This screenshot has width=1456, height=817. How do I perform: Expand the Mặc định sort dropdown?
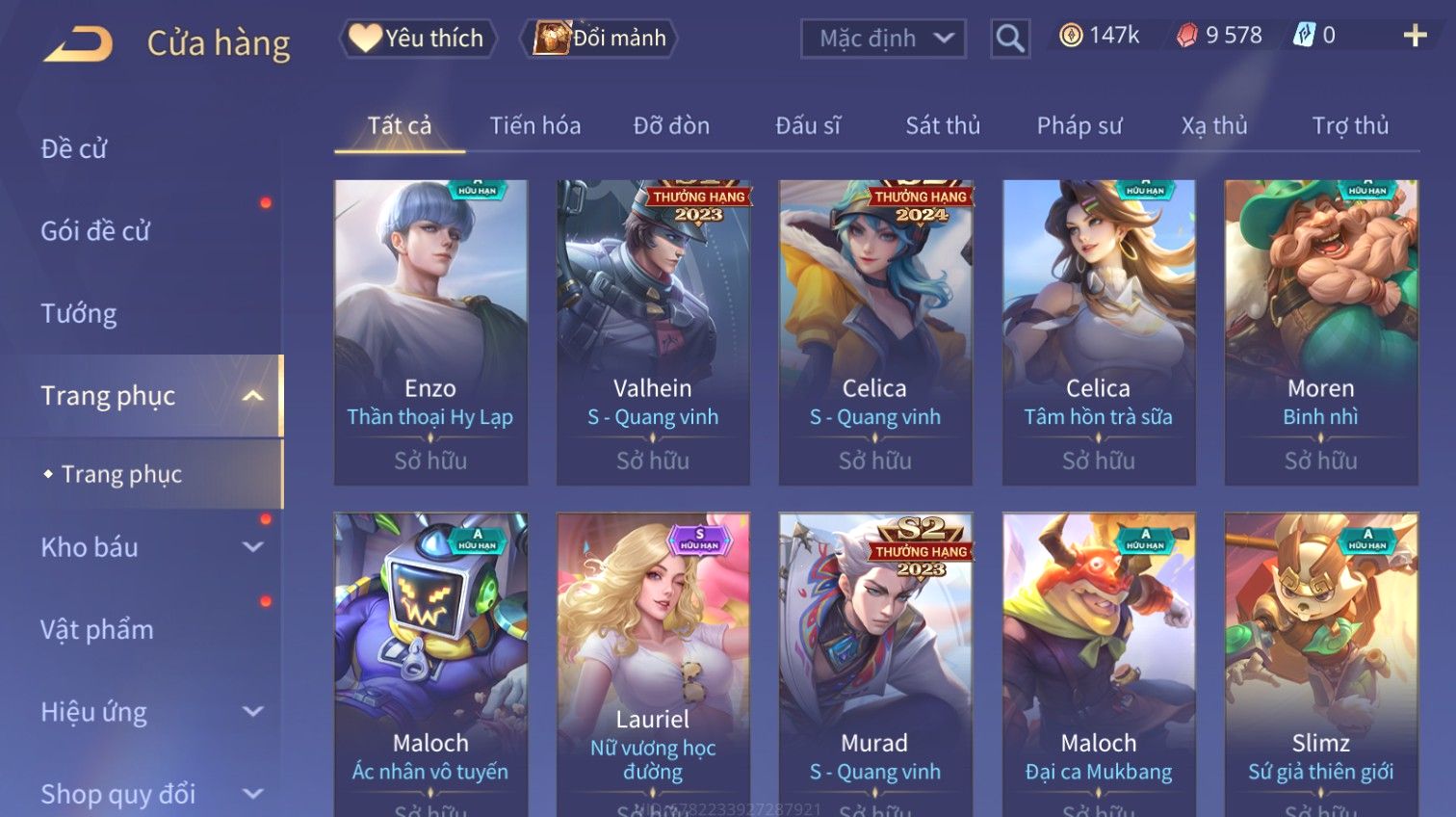tap(883, 39)
